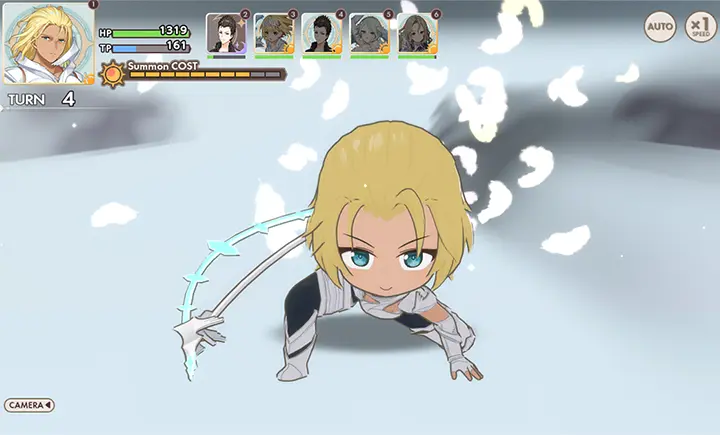Pick the party member portrait numbered 4
Image resolution: width=720 pixels, height=435 pixels.
(321, 33)
